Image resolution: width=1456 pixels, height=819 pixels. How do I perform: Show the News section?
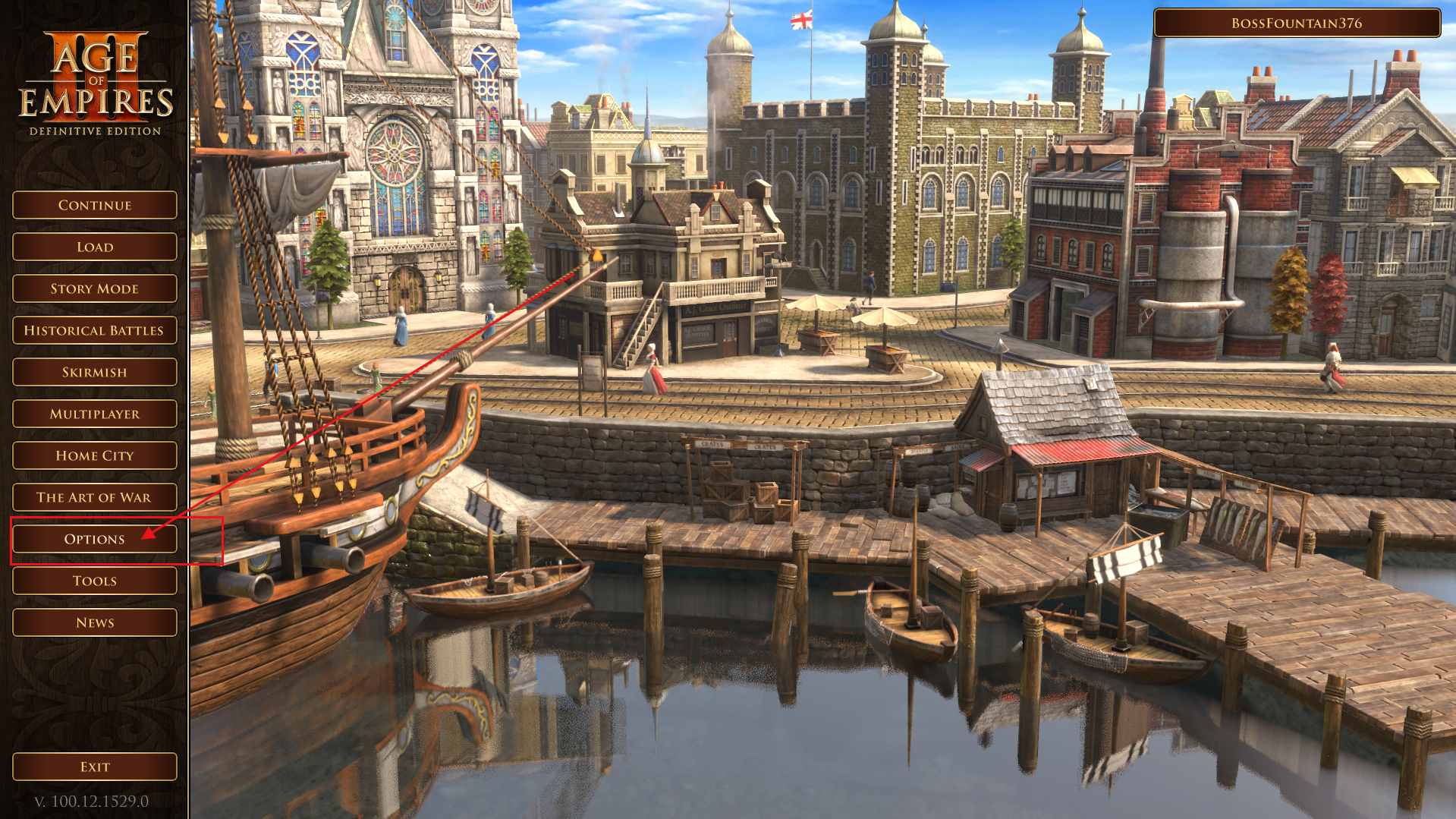click(95, 622)
